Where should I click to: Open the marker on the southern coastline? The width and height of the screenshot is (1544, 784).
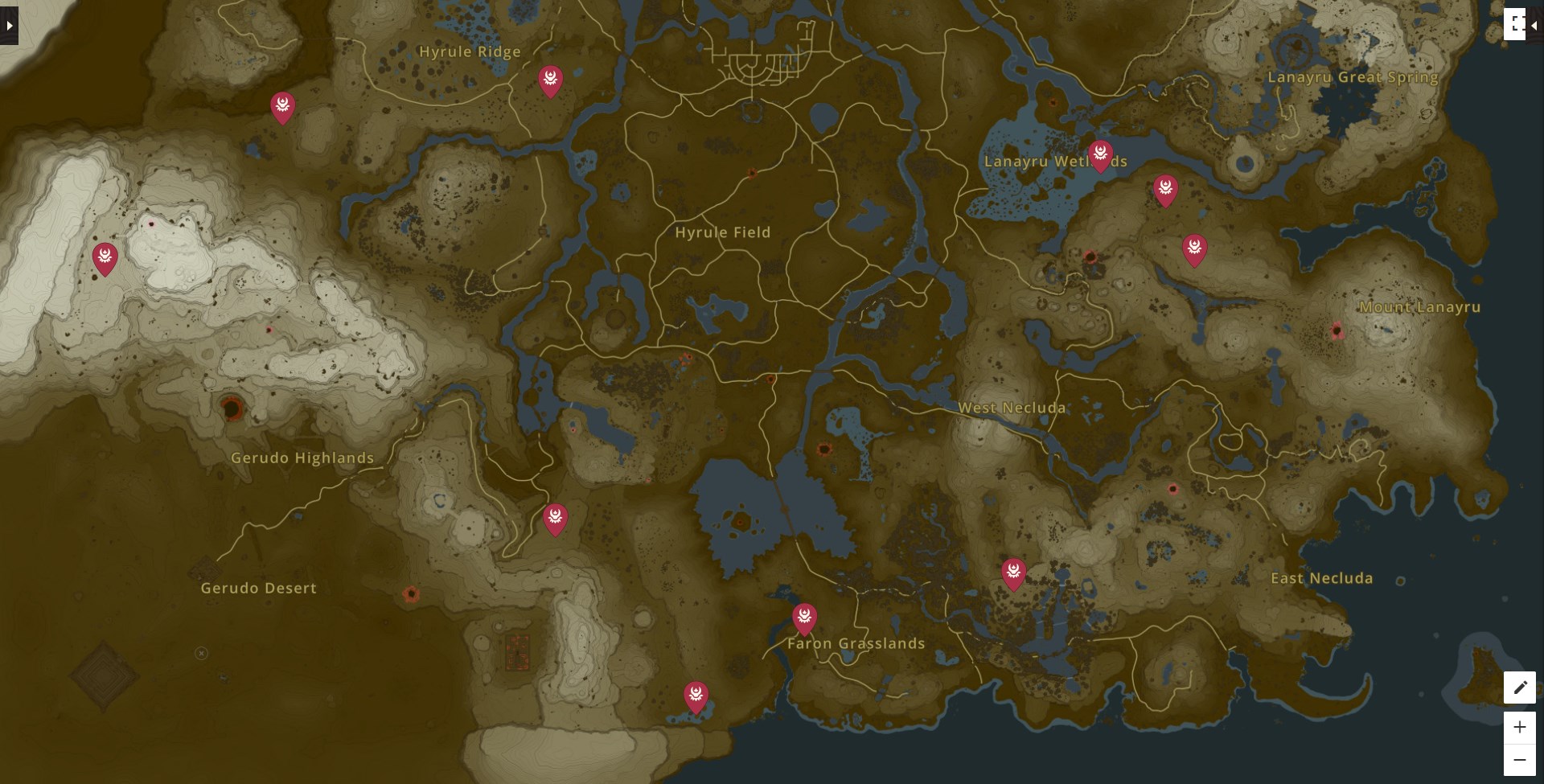[x=695, y=693]
